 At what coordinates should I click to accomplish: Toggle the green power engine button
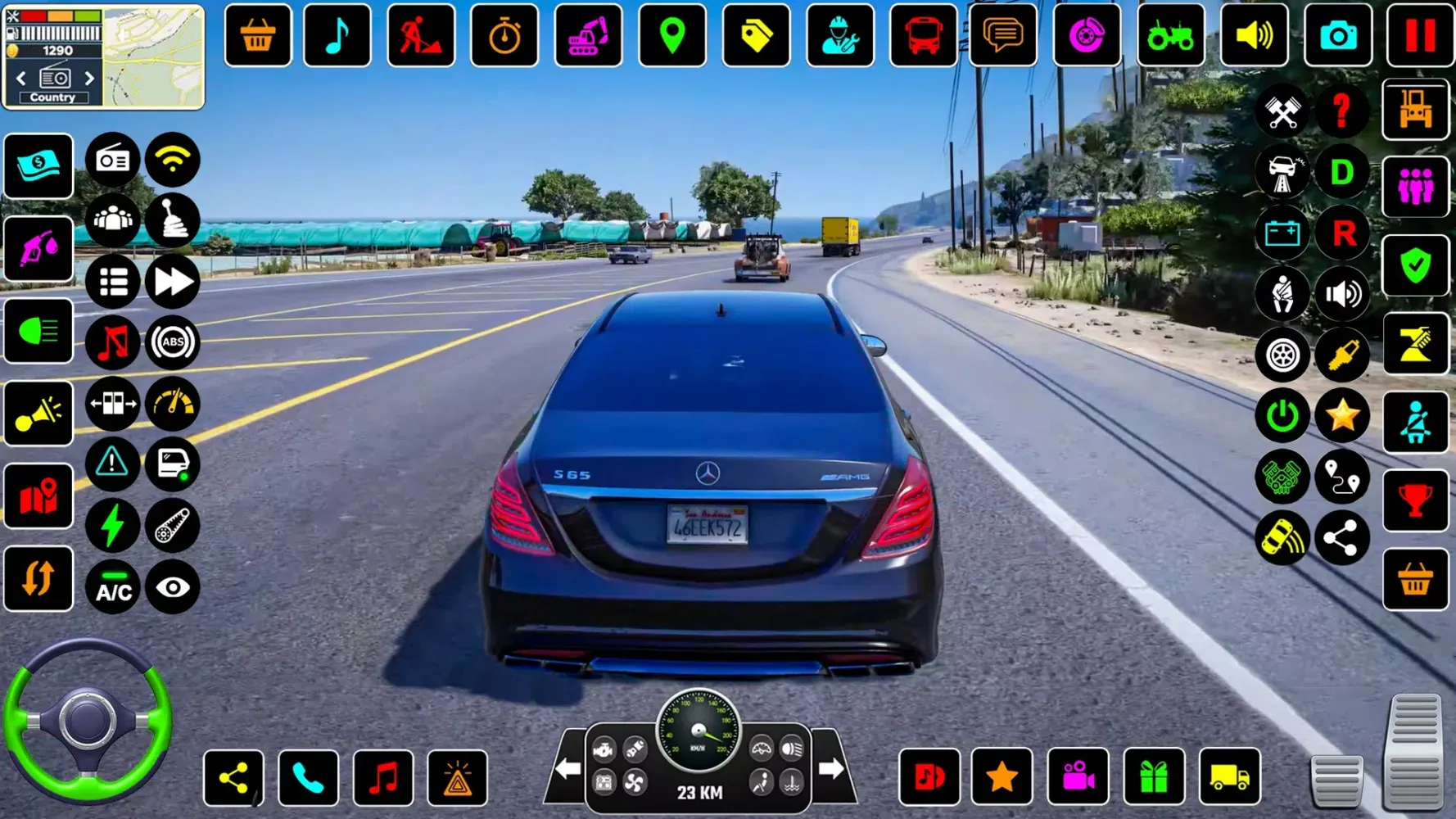tap(1282, 416)
